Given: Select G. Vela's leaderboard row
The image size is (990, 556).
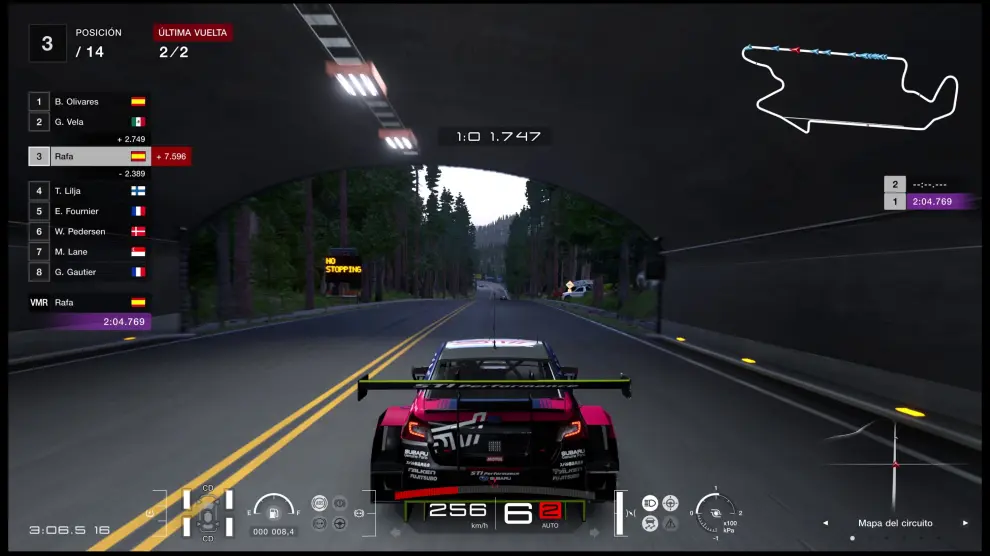Looking at the screenshot, I should coord(90,122).
